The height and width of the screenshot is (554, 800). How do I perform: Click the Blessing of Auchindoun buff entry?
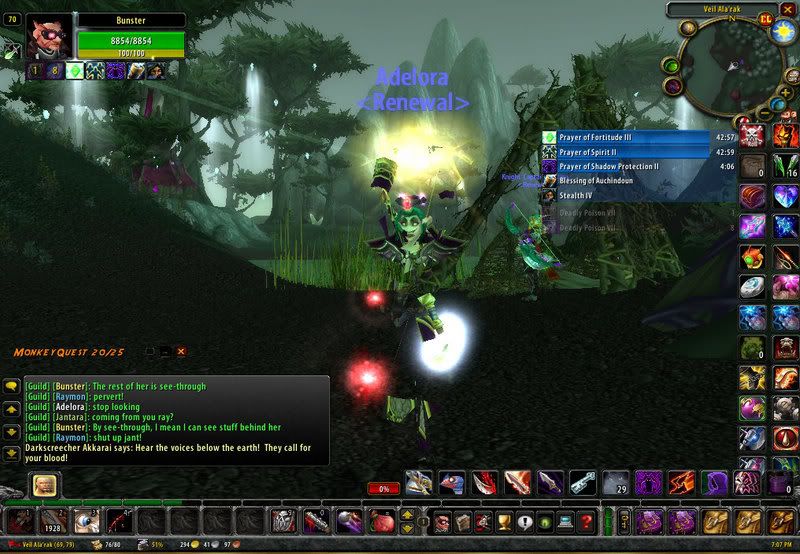pos(640,182)
